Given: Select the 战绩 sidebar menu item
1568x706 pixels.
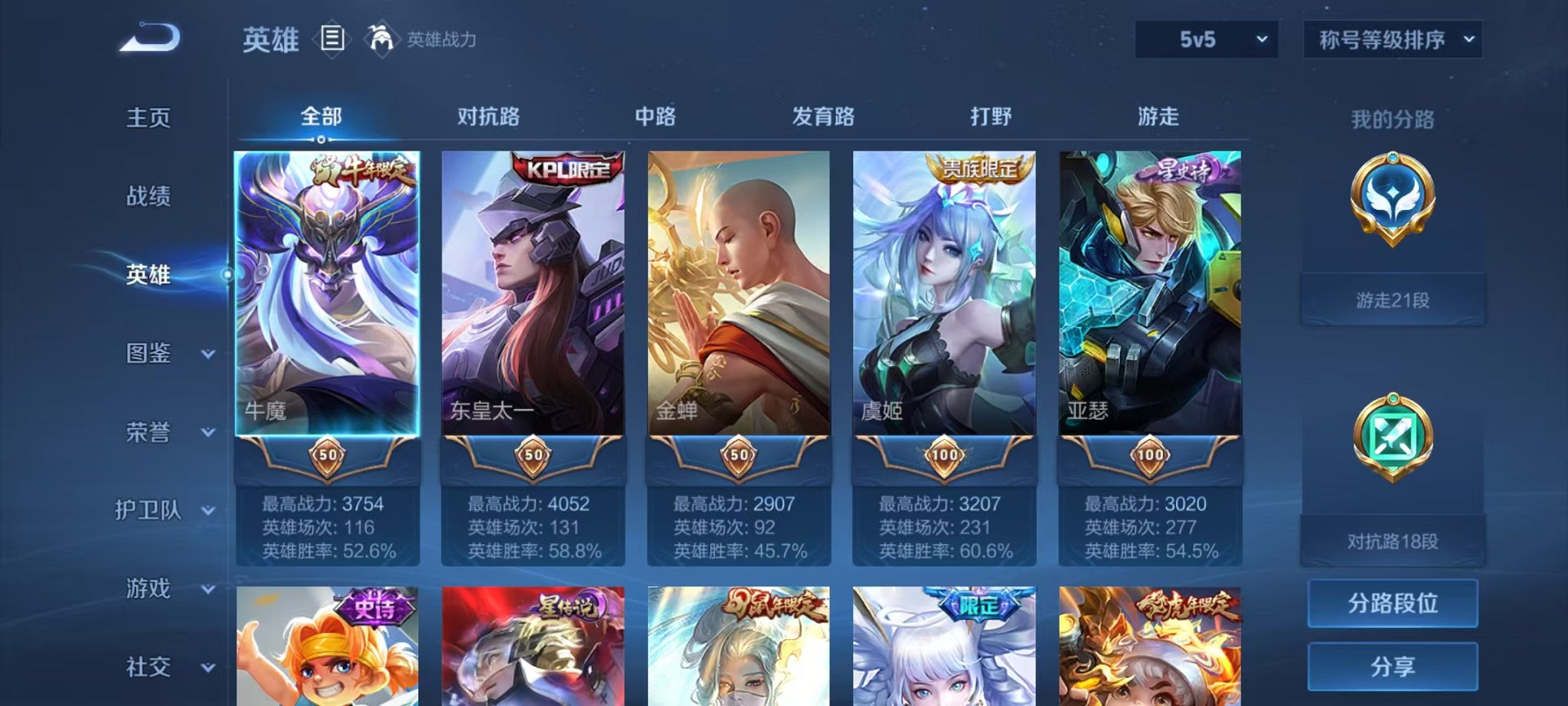Looking at the screenshot, I should (x=148, y=196).
